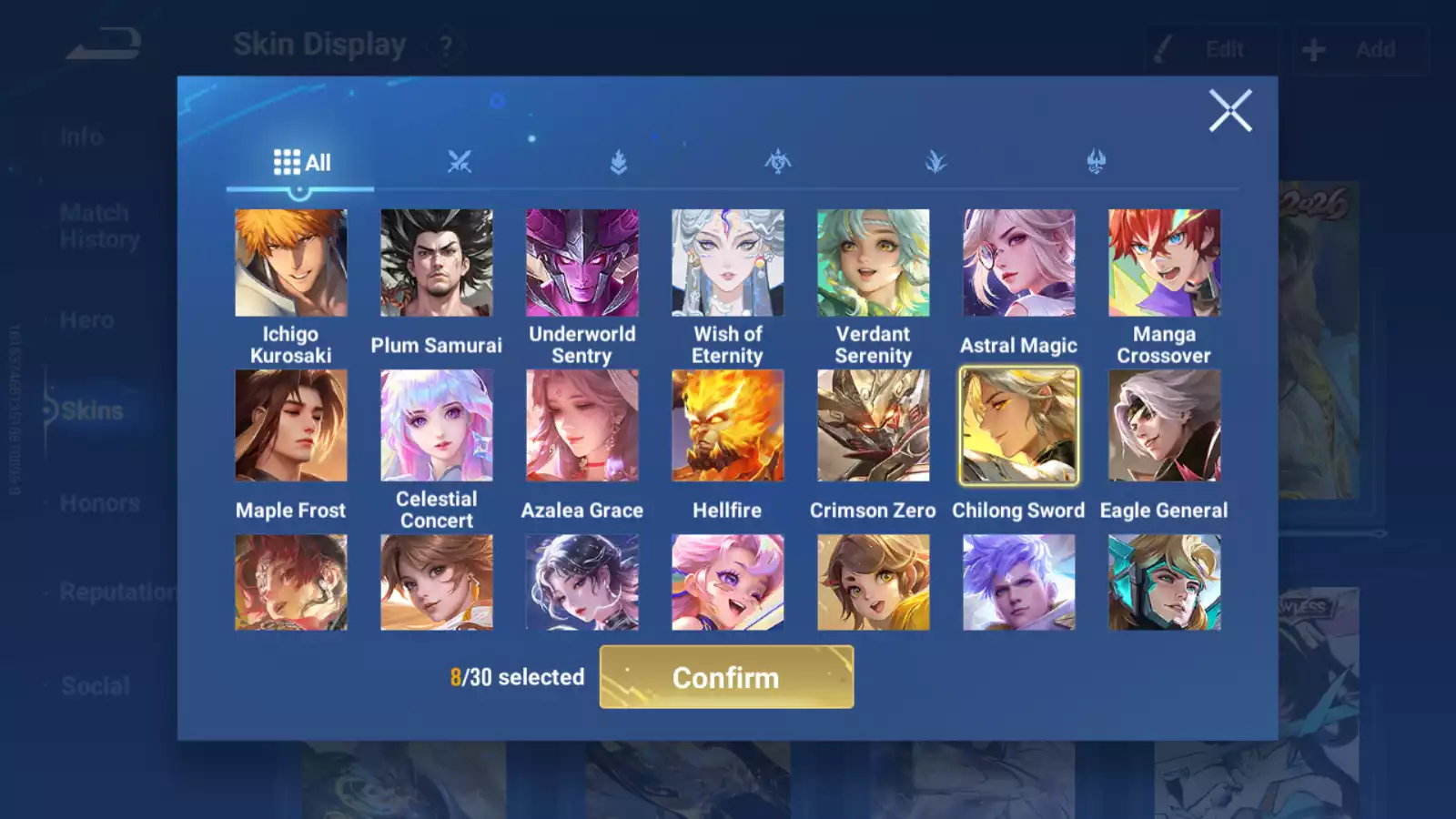Click the plant-shaped role filter icon
This screenshot has width=1456, height=819.
coord(937,161)
